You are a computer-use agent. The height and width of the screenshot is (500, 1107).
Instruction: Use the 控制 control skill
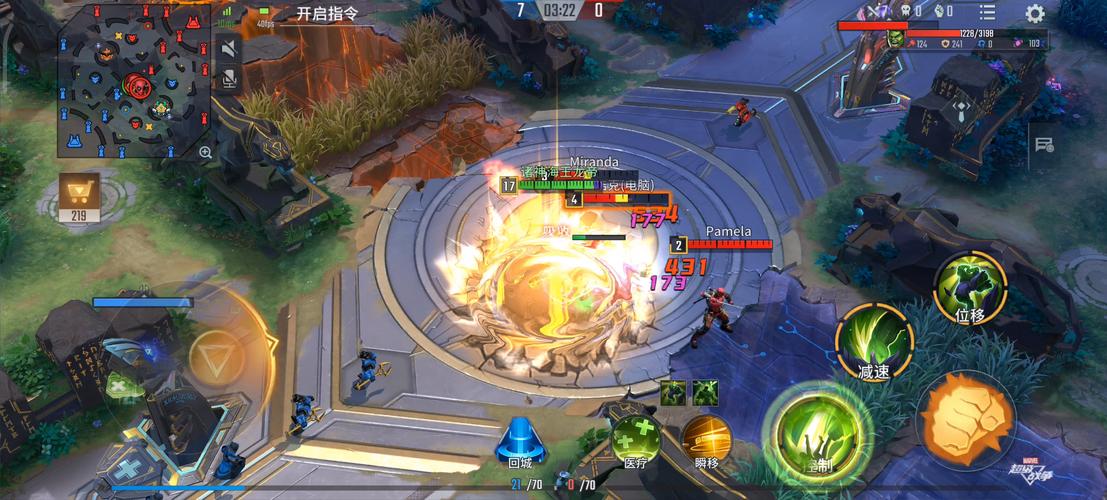(818, 435)
